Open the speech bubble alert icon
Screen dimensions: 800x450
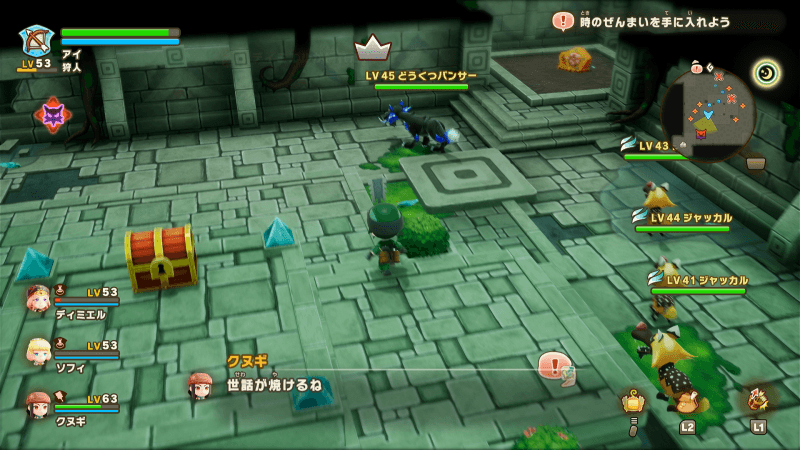tap(551, 364)
